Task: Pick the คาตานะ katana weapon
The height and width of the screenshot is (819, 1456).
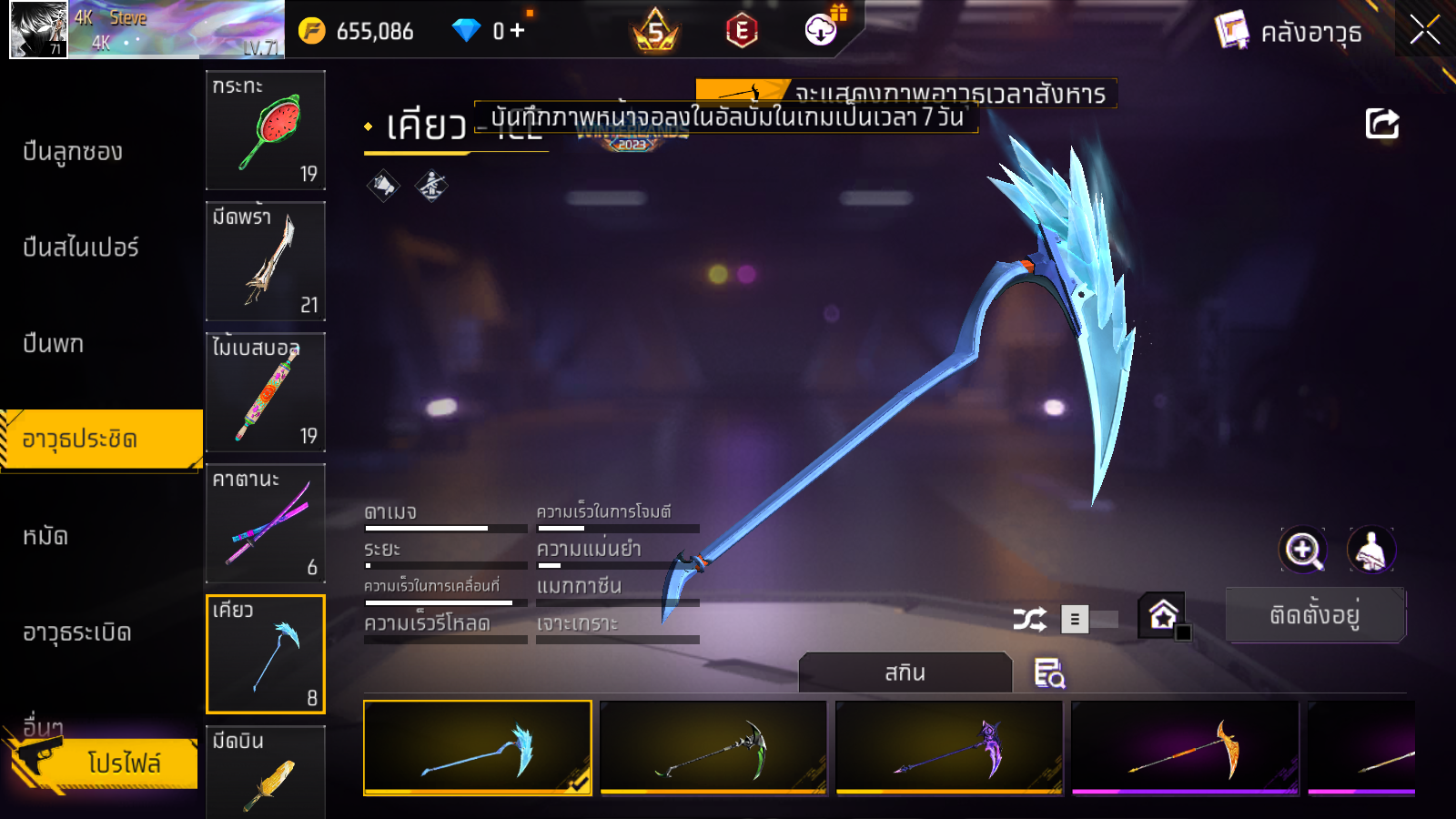Action: point(266,523)
